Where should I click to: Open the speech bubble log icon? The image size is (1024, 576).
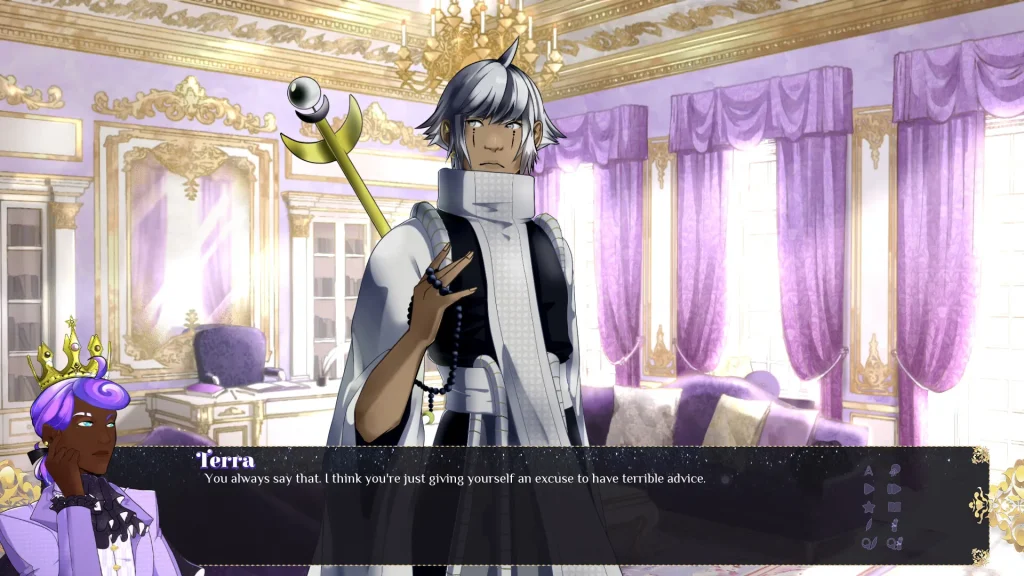tap(894, 471)
